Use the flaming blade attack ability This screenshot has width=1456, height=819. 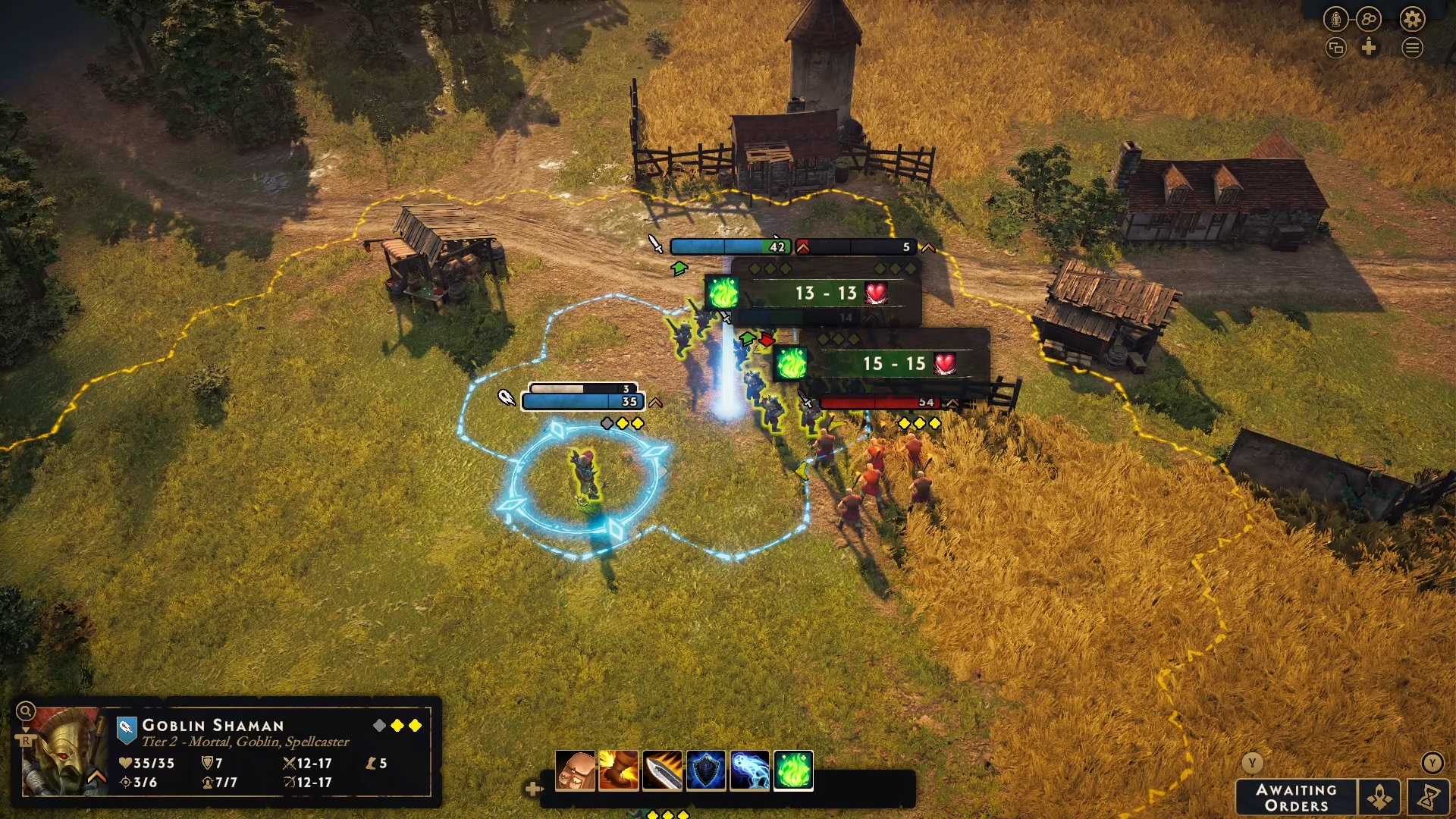tap(662, 770)
